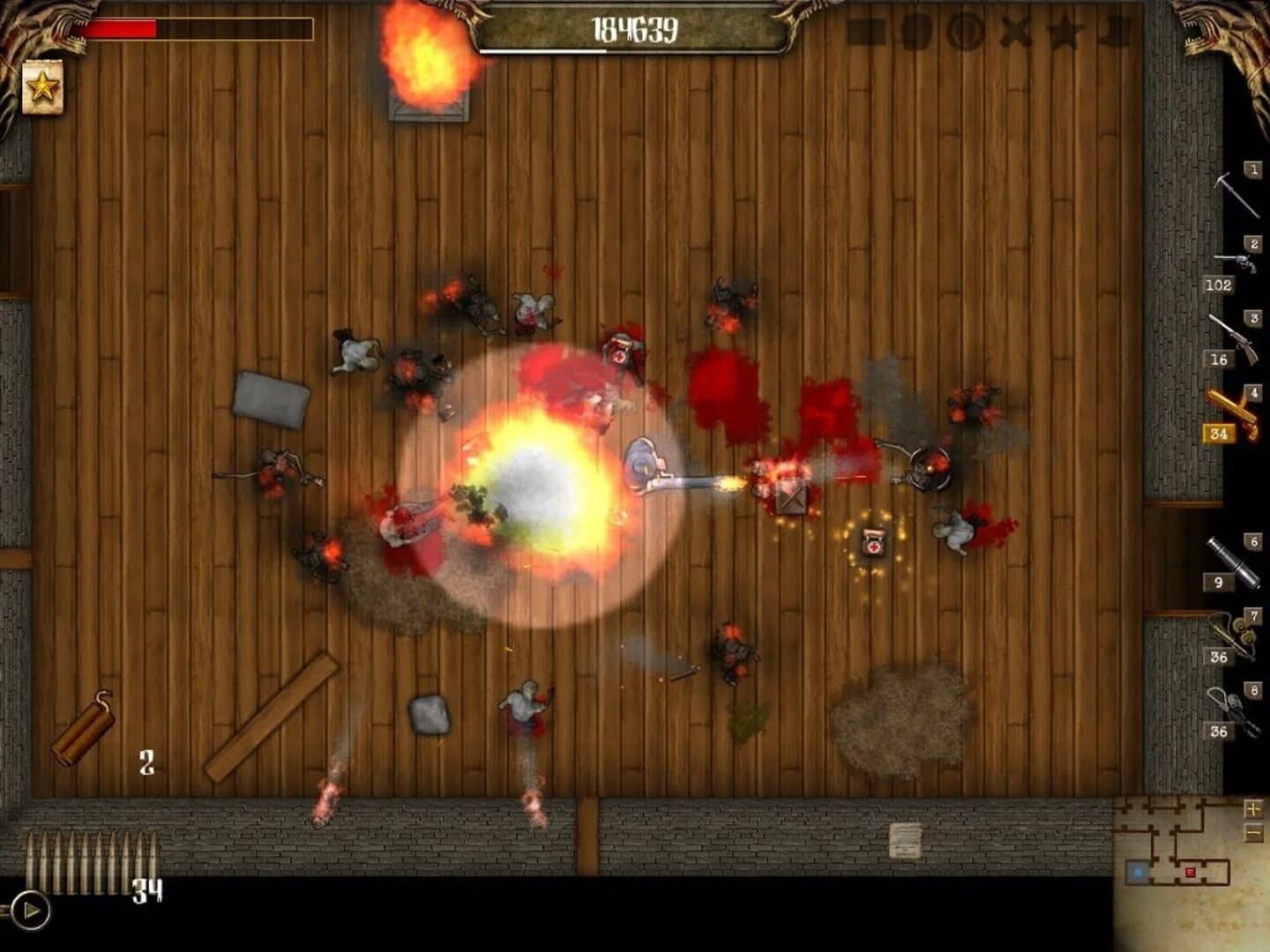Click the minus zoom icon on the minimap
1270x952 pixels.
1253,832
